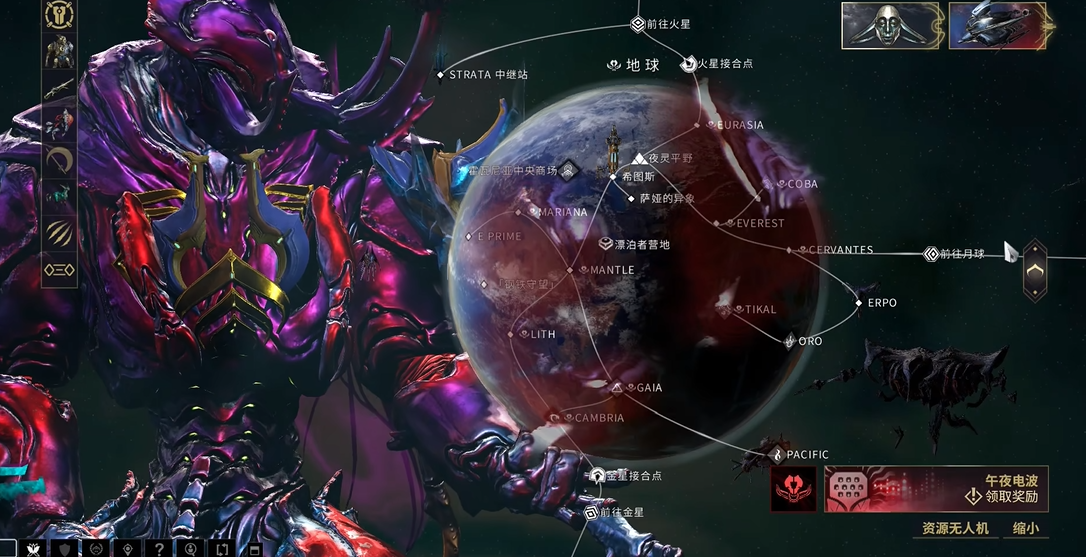Visit the Strata 中继站 relay
This screenshot has width=1086, height=557.
[440, 75]
